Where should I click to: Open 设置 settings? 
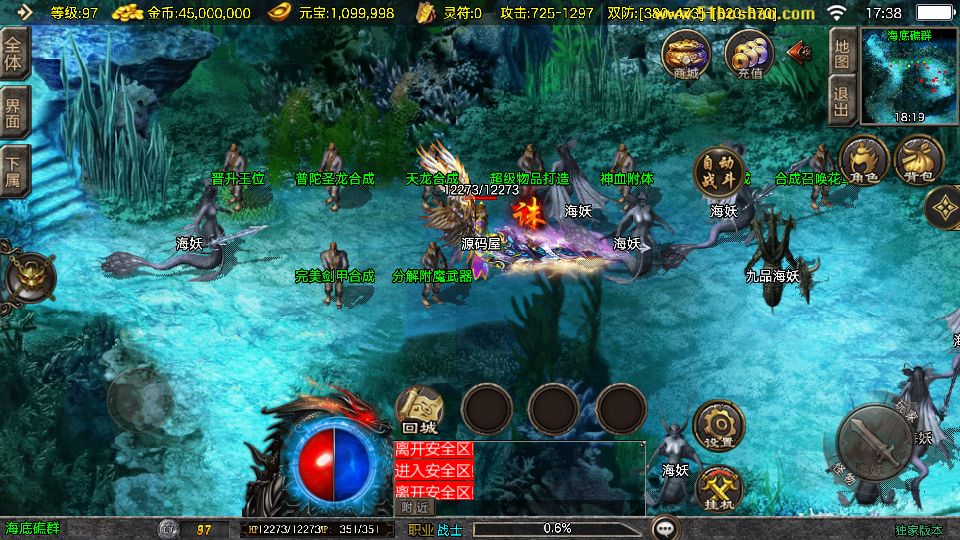(718, 425)
